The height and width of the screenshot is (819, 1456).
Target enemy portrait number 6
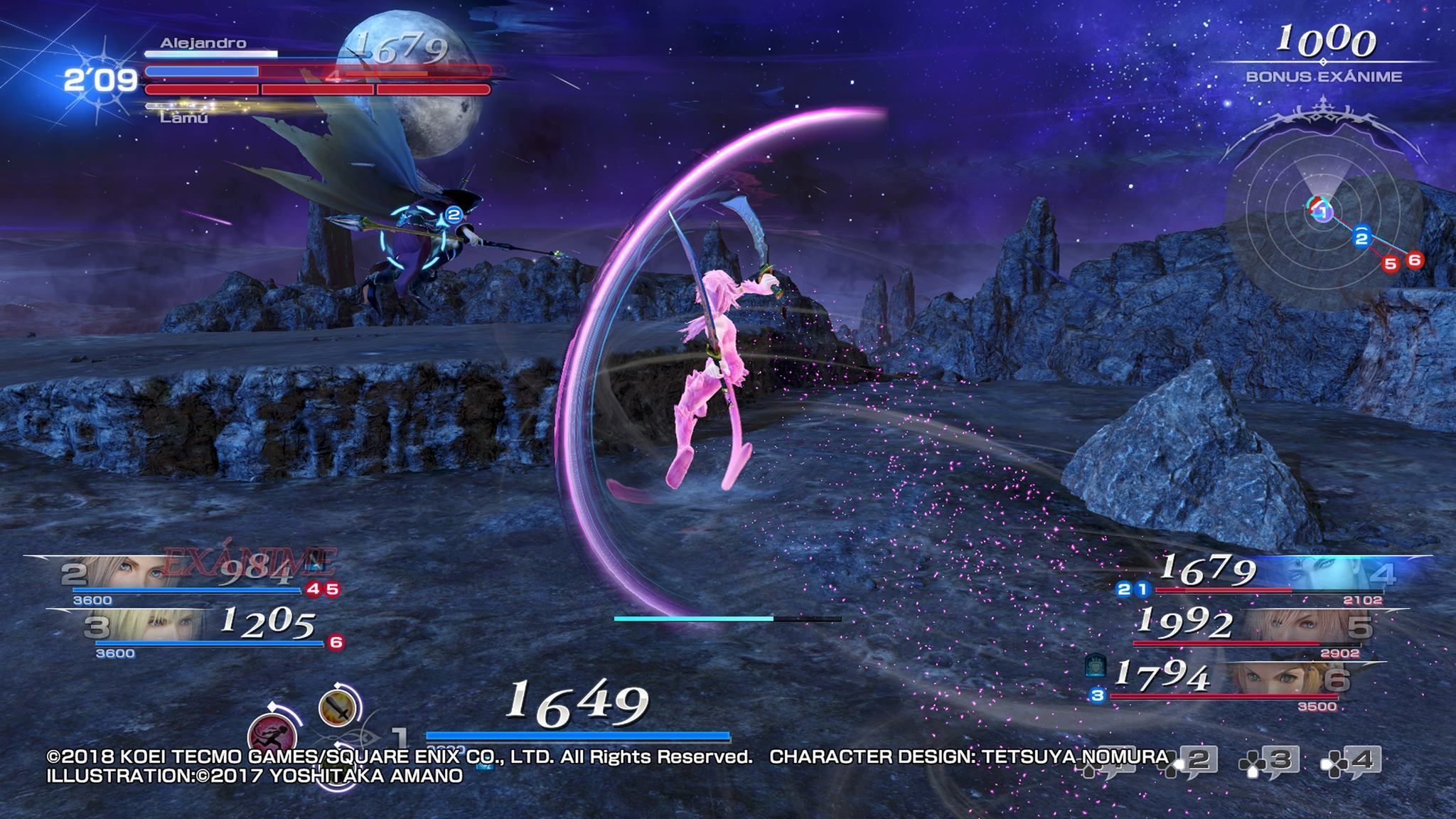(1280, 680)
